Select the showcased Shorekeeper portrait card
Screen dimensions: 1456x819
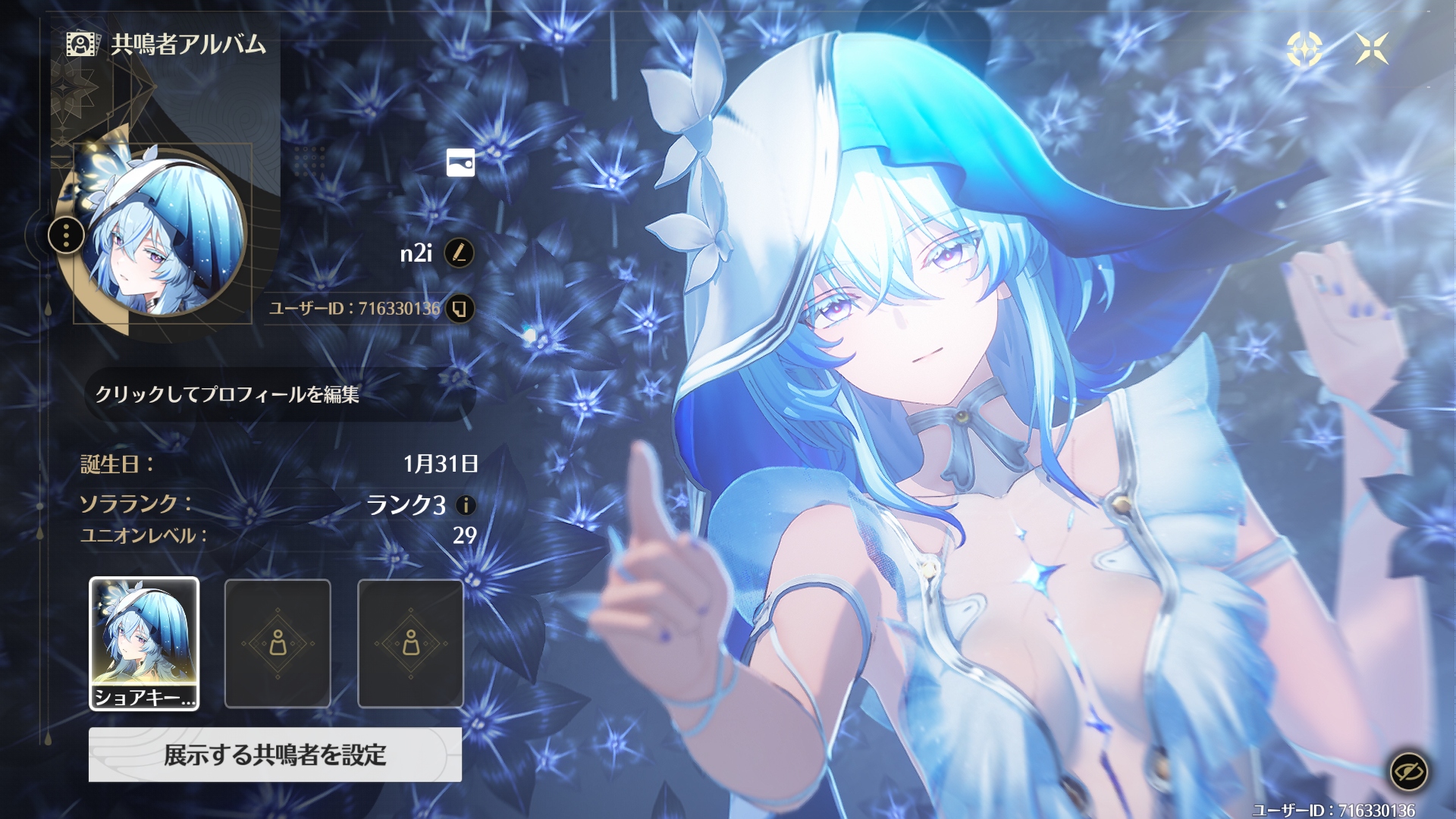coord(144,643)
